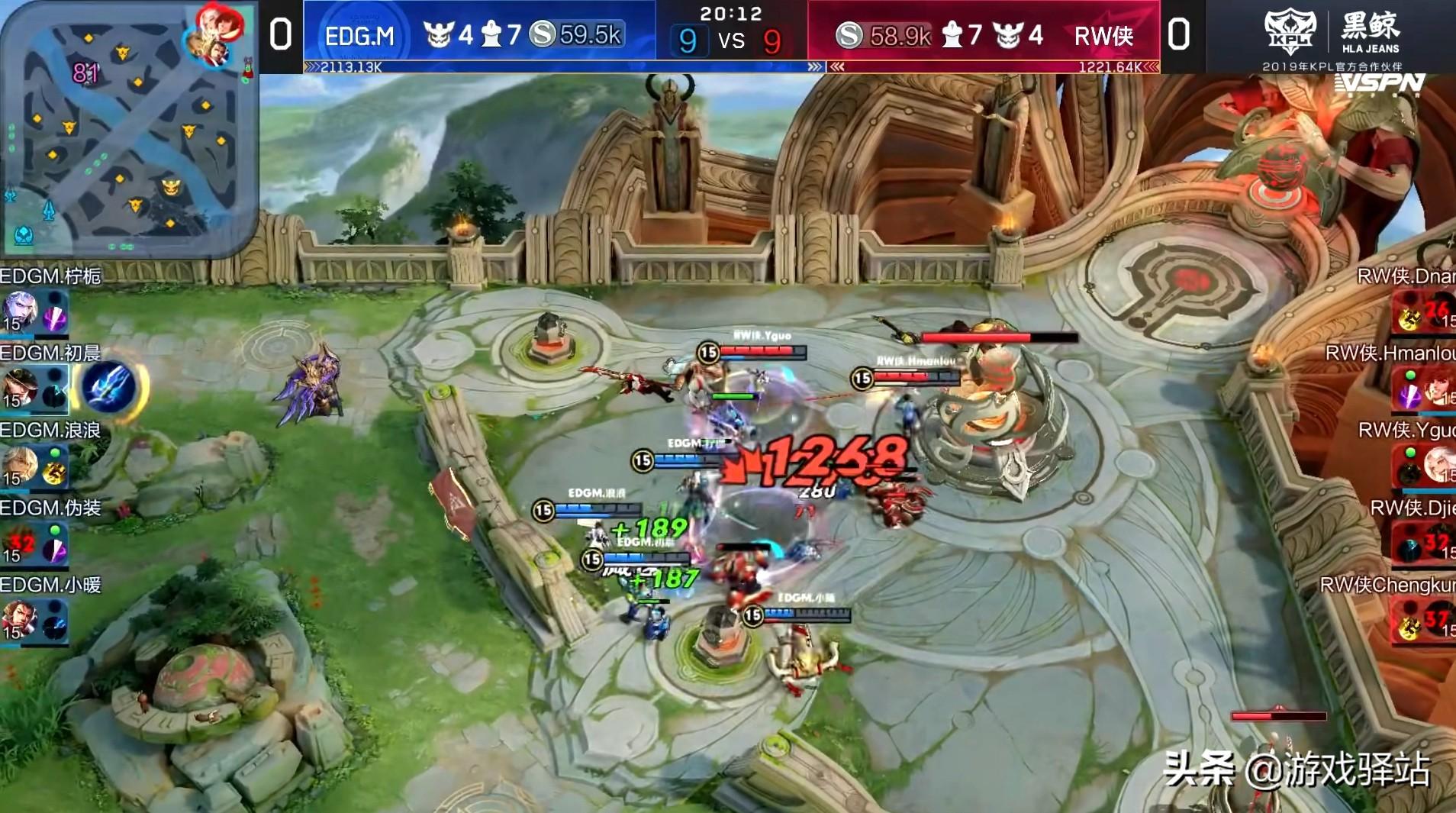Click the minimap

pyautogui.click(x=128, y=130)
